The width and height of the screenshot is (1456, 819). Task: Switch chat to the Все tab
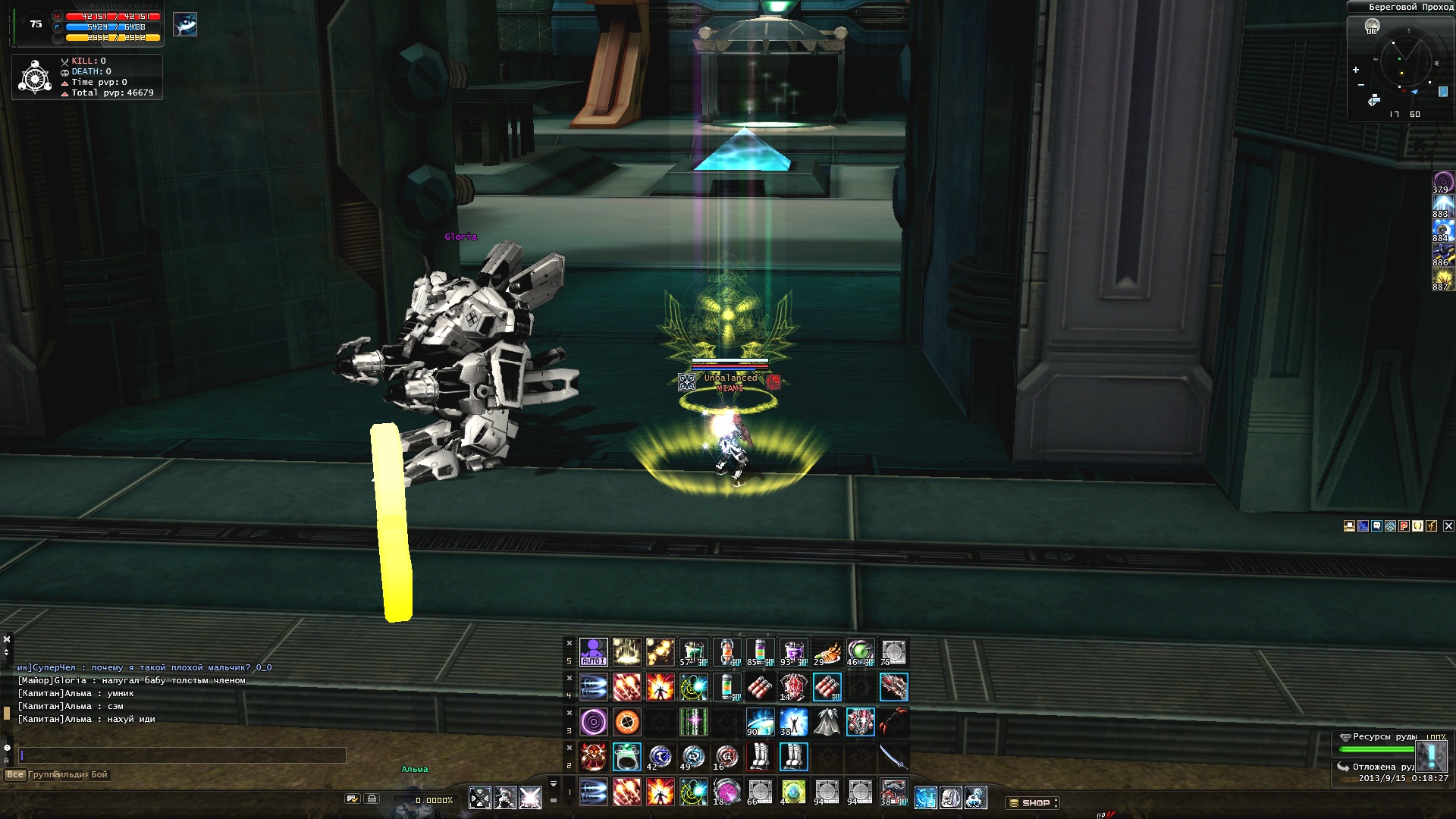[x=14, y=774]
